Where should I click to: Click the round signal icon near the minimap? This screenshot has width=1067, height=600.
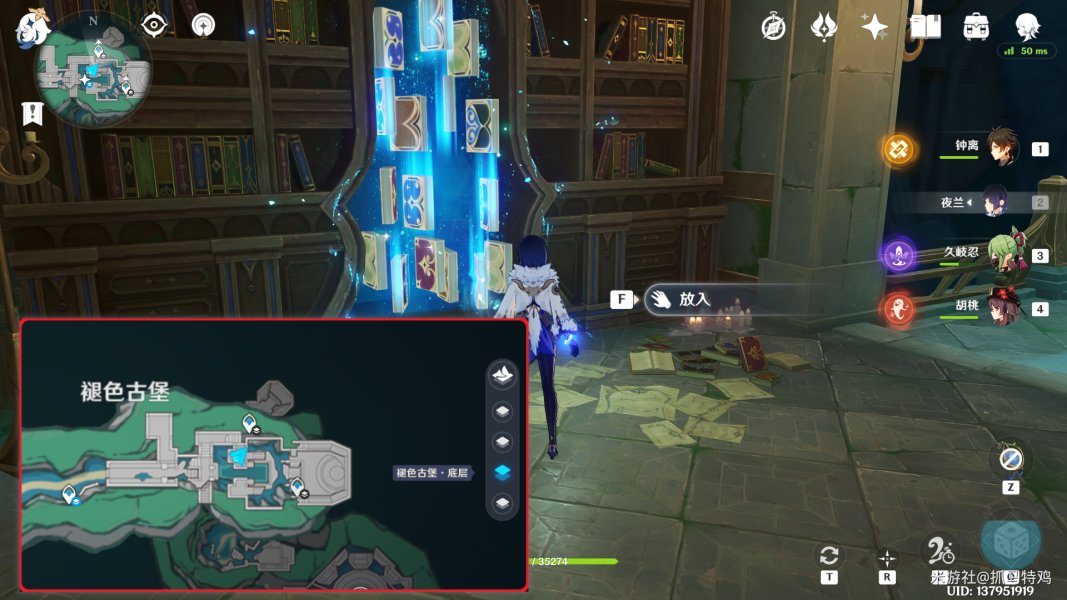[x=203, y=25]
